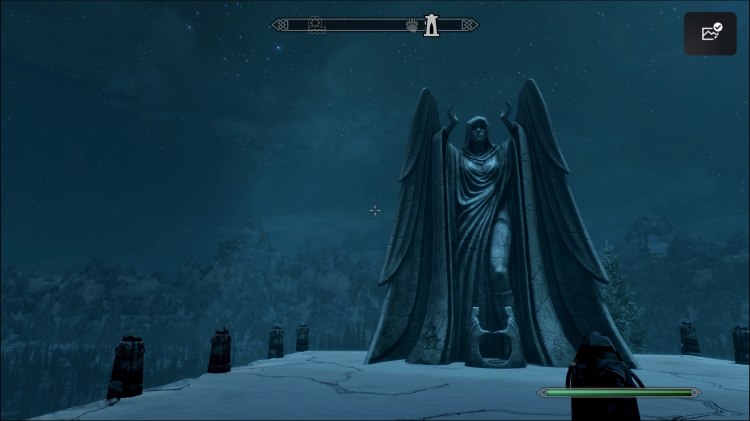Click the water wheel mill compass marker
Image resolution: width=750 pixels, height=421 pixels.
point(316,25)
